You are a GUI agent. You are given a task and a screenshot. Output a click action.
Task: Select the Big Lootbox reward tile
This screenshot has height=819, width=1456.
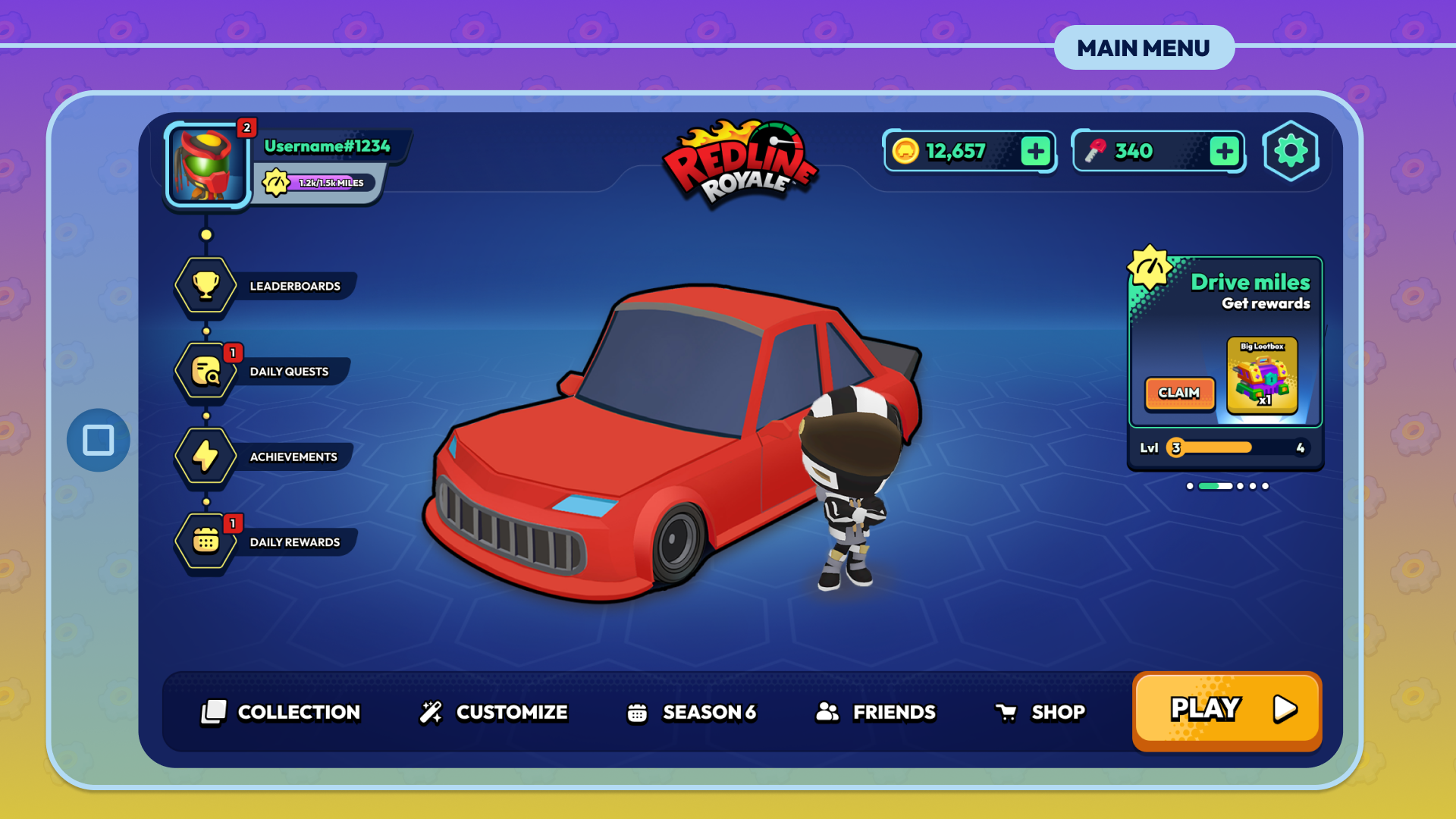click(1262, 375)
